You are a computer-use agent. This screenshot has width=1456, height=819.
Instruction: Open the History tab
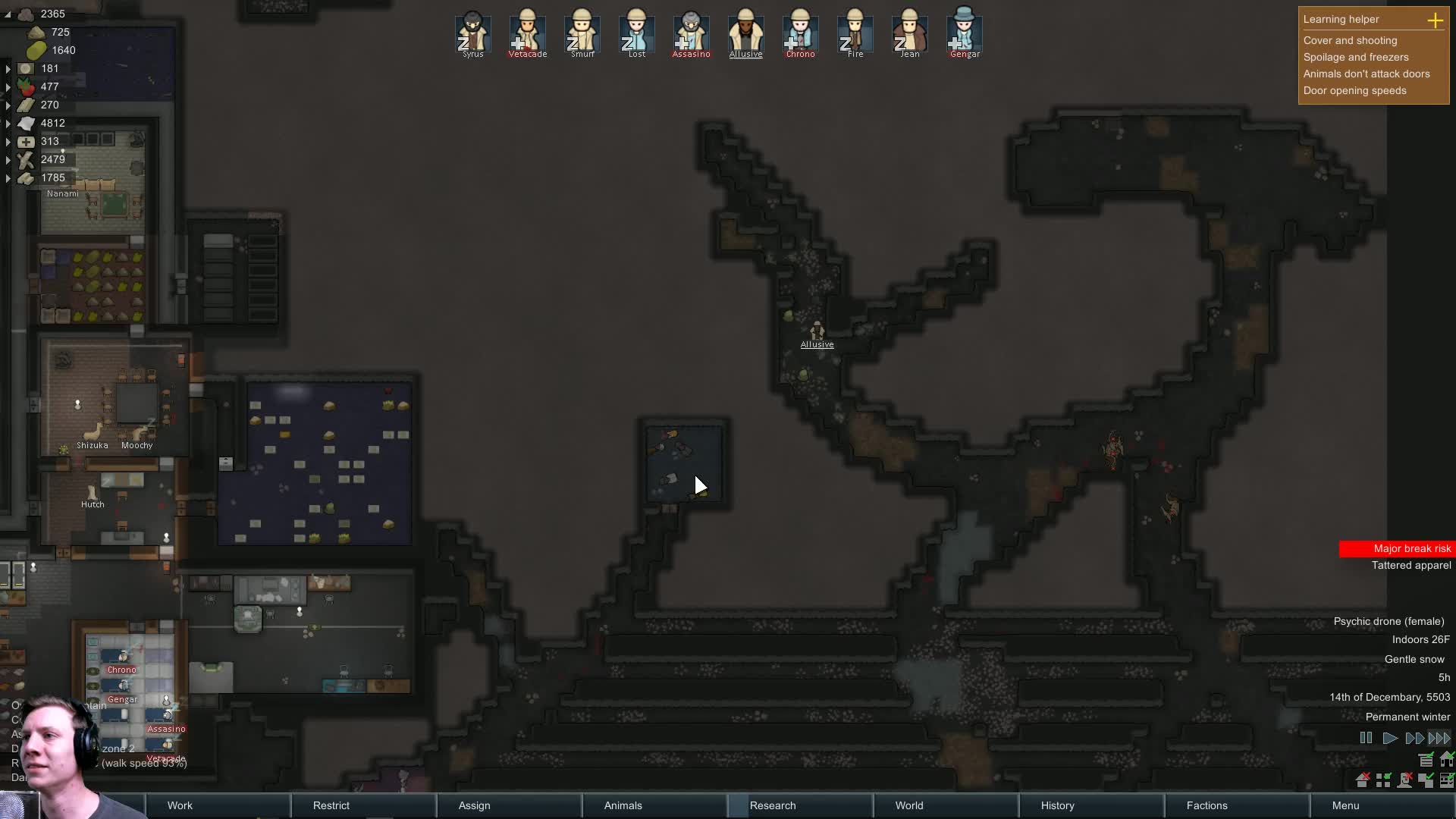click(1057, 805)
